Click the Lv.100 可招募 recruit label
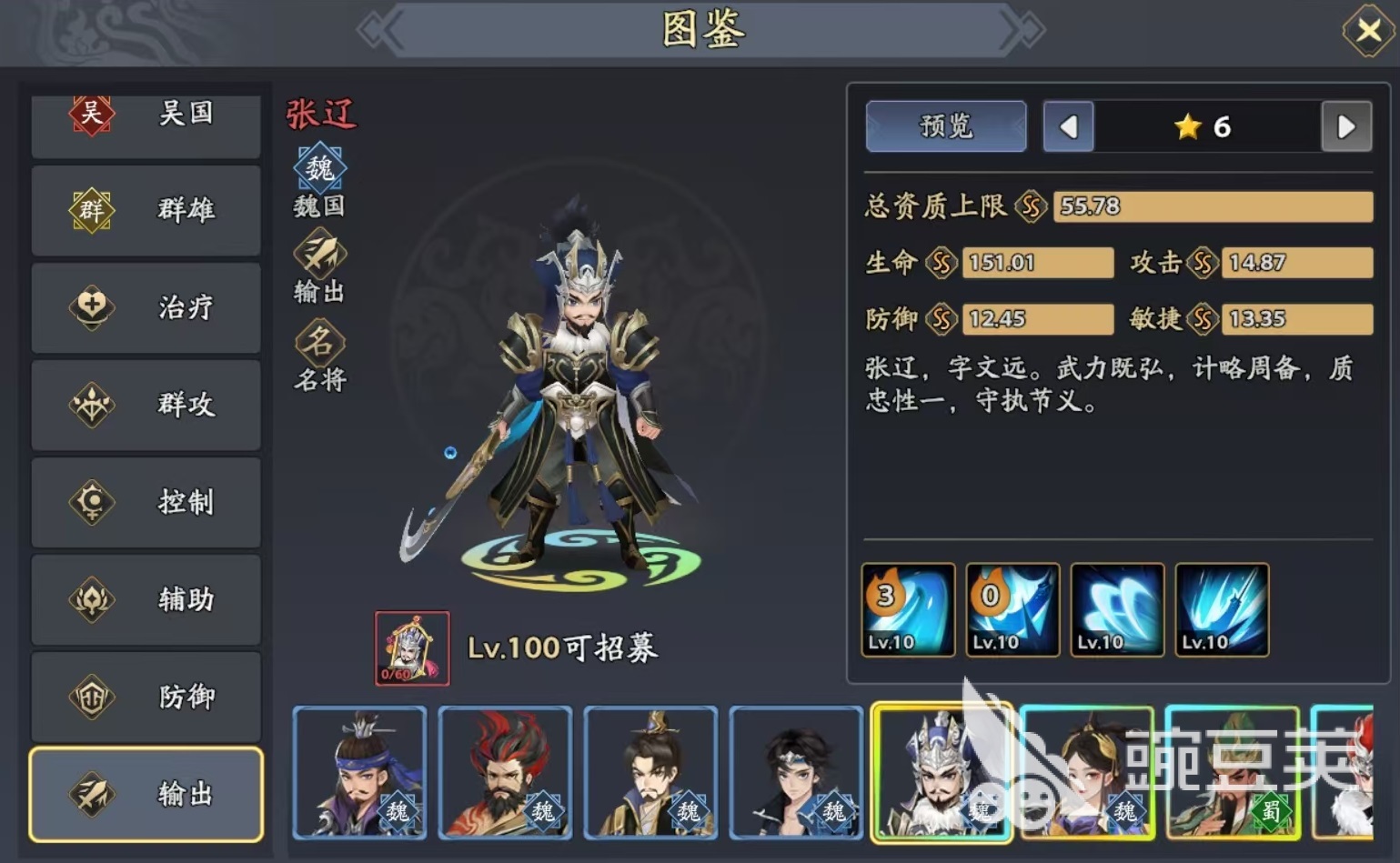This screenshot has width=1400, height=863. click(566, 648)
